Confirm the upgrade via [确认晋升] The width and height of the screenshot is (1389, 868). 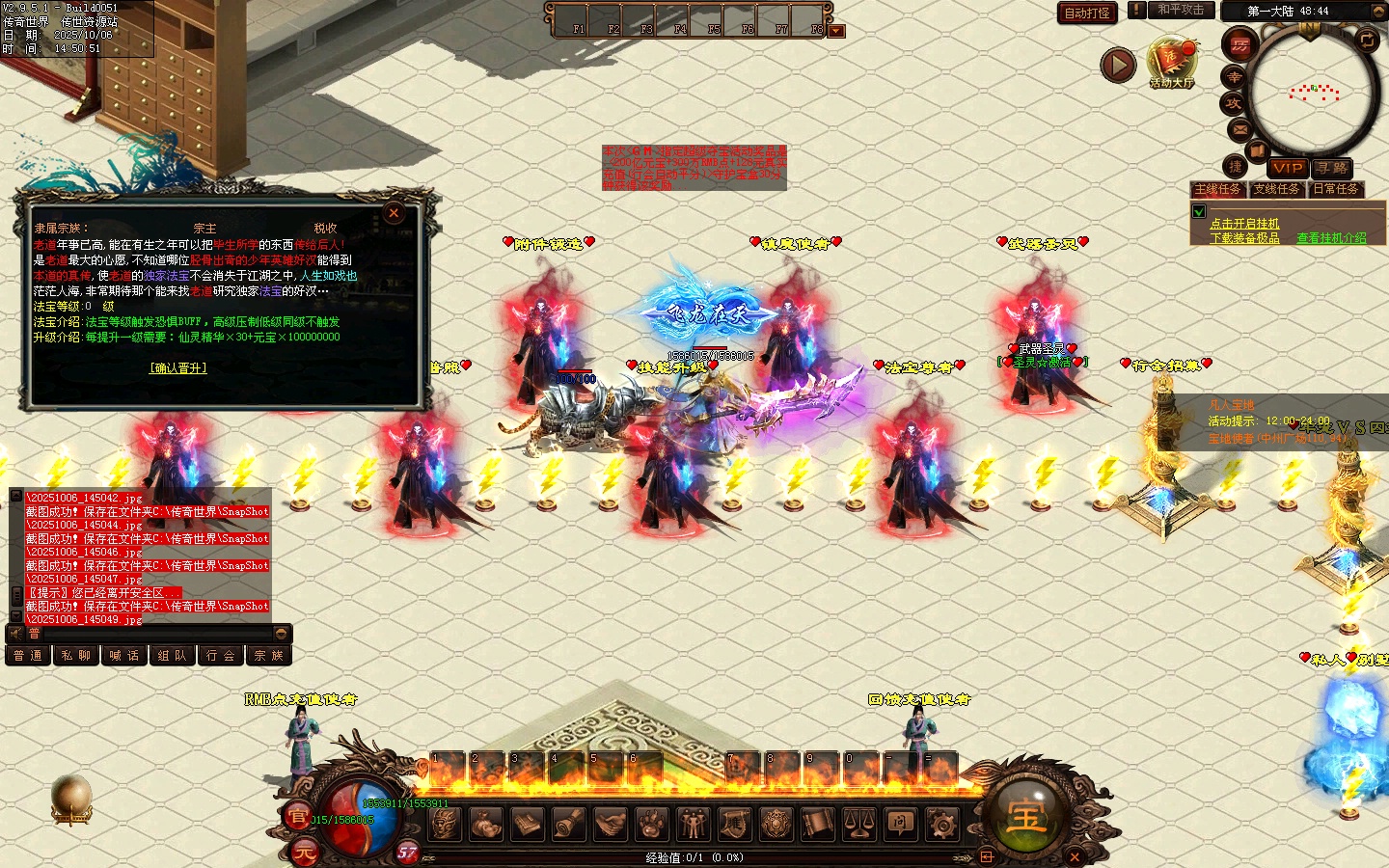tap(178, 368)
